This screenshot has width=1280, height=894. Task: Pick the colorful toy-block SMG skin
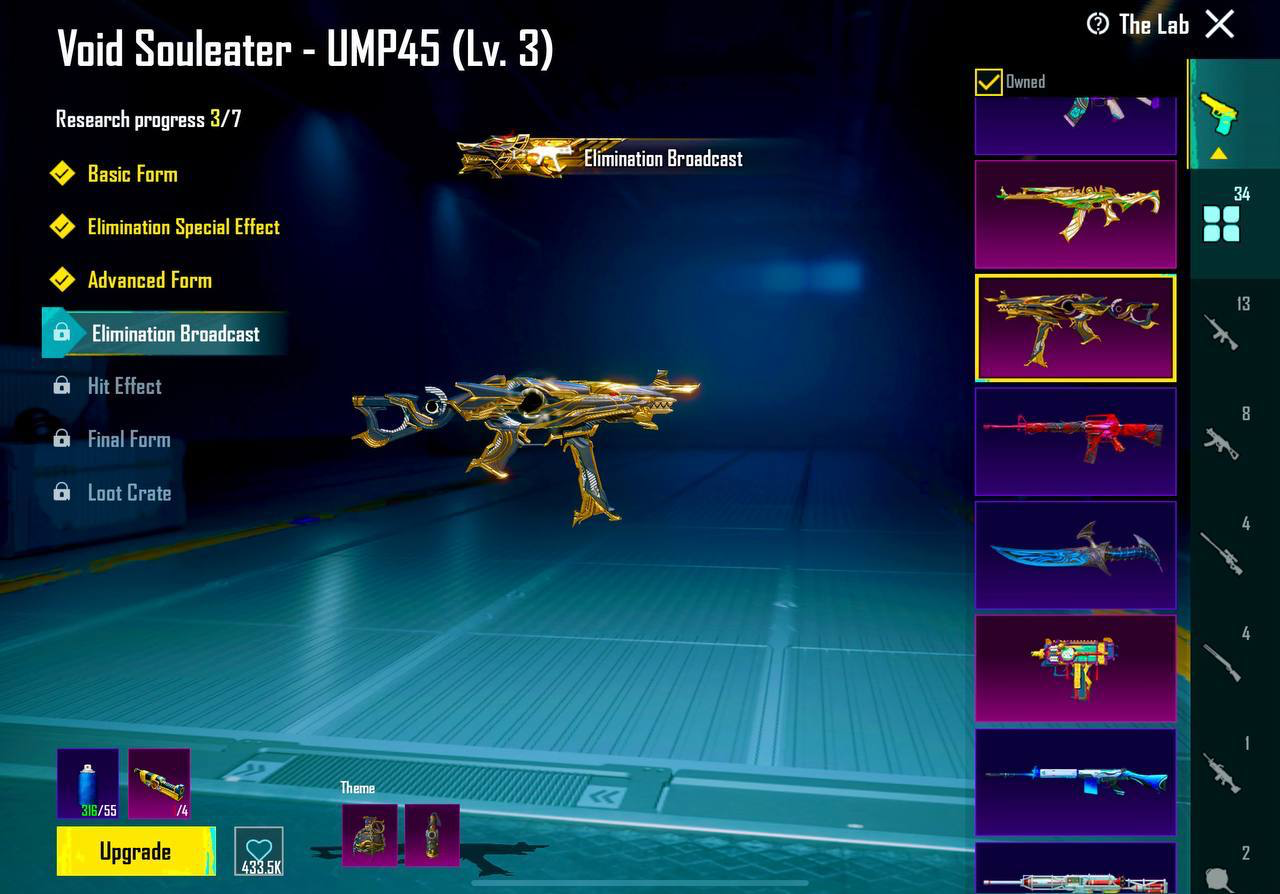click(1075, 668)
